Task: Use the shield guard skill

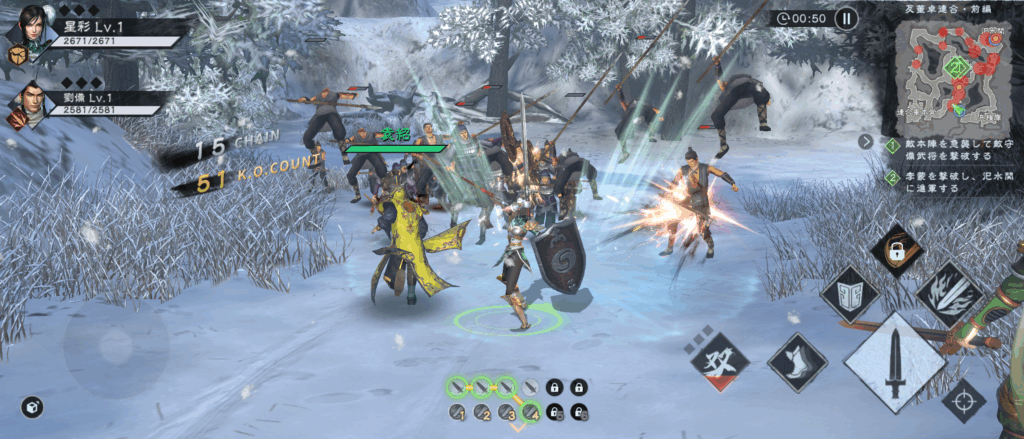Action: tap(849, 295)
